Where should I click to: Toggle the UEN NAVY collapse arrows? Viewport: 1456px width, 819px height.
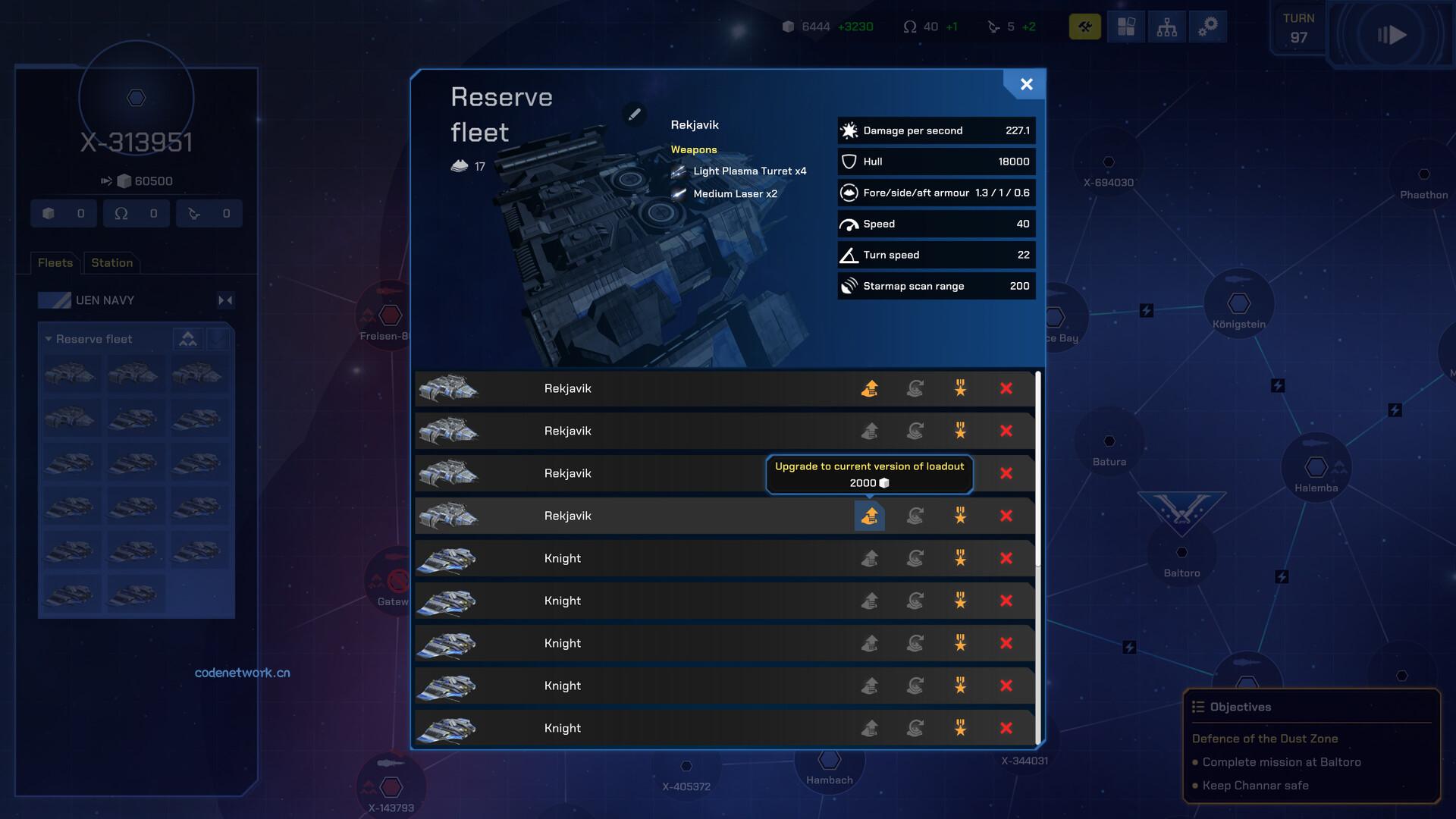coord(225,300)
